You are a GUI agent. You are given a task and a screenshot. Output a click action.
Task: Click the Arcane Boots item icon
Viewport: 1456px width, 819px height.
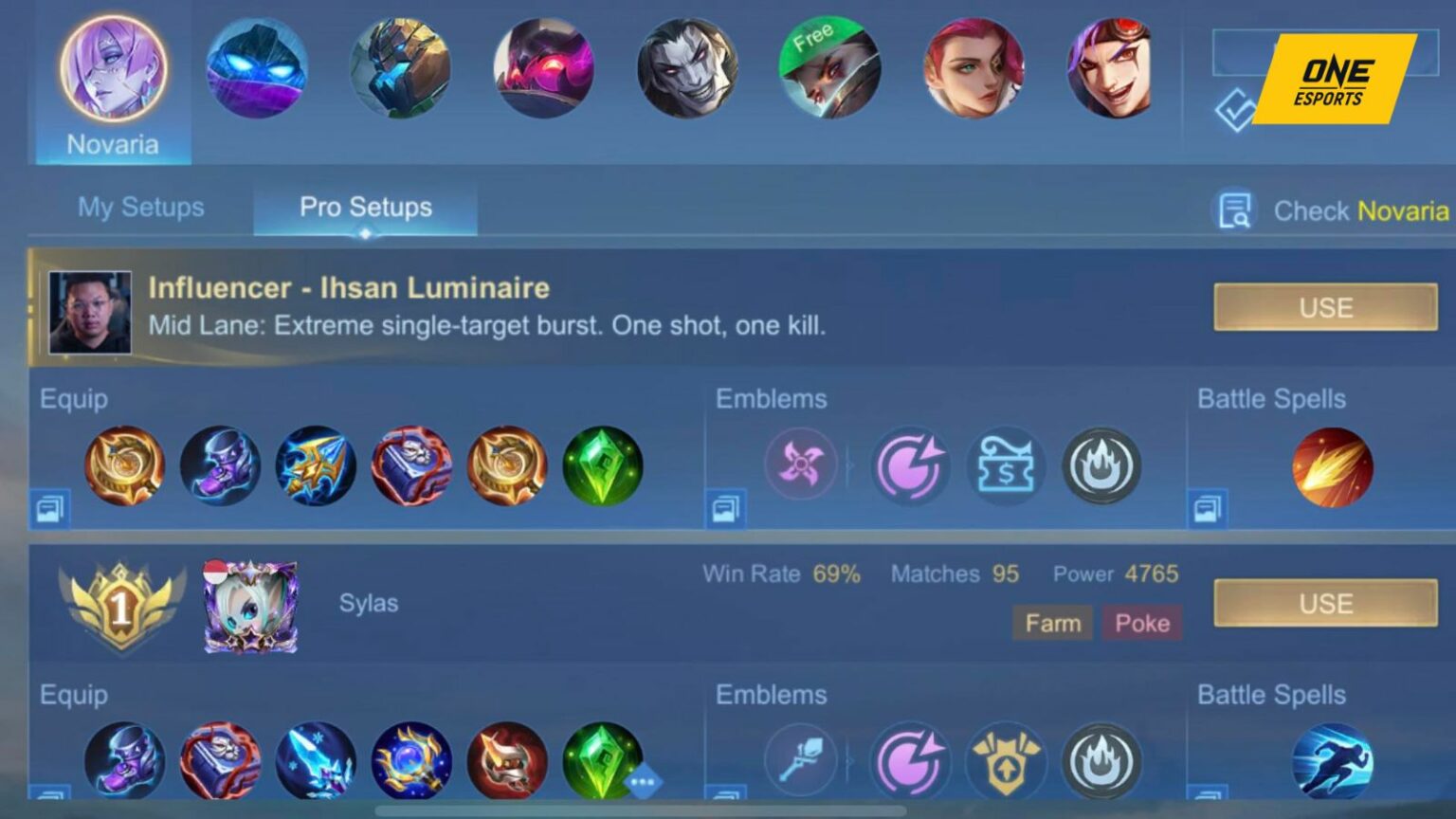point(221,464)
